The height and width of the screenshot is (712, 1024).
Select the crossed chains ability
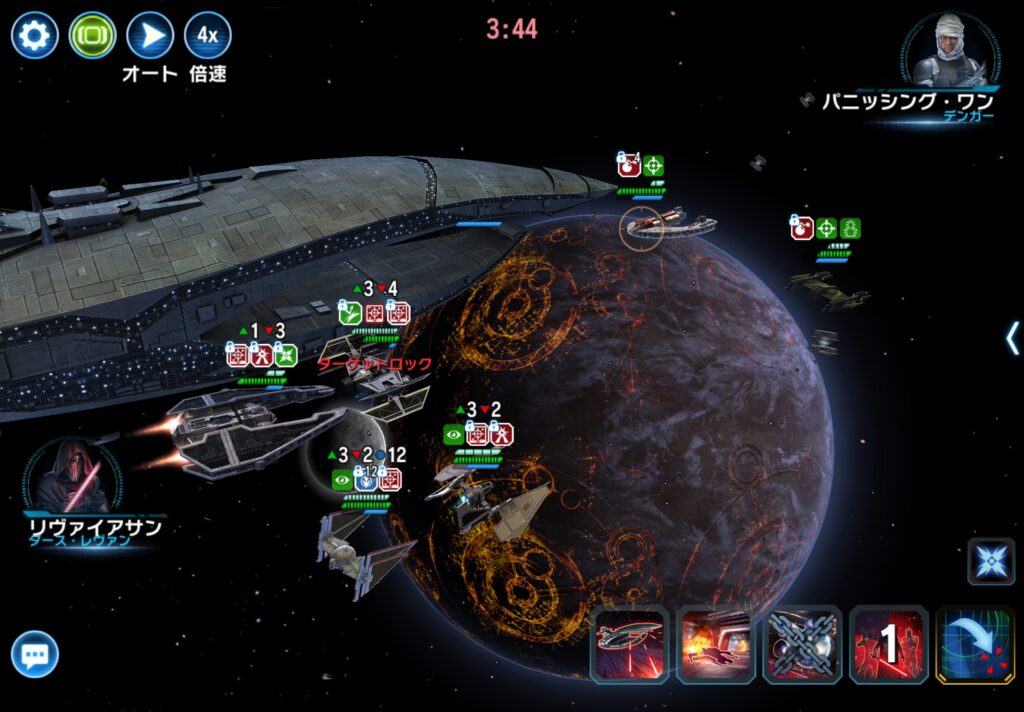[802, 646]
